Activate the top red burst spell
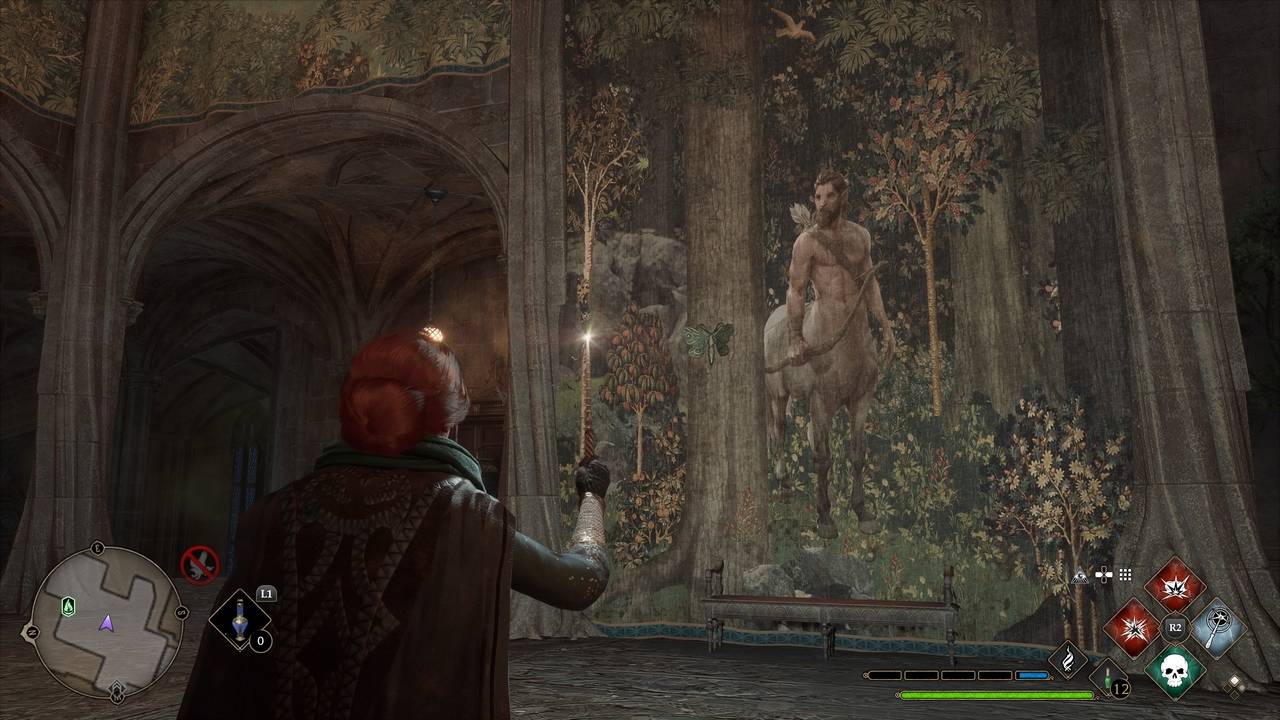Image resolution: width=1280 pixels, height=720 pixels. [1174, 585]
